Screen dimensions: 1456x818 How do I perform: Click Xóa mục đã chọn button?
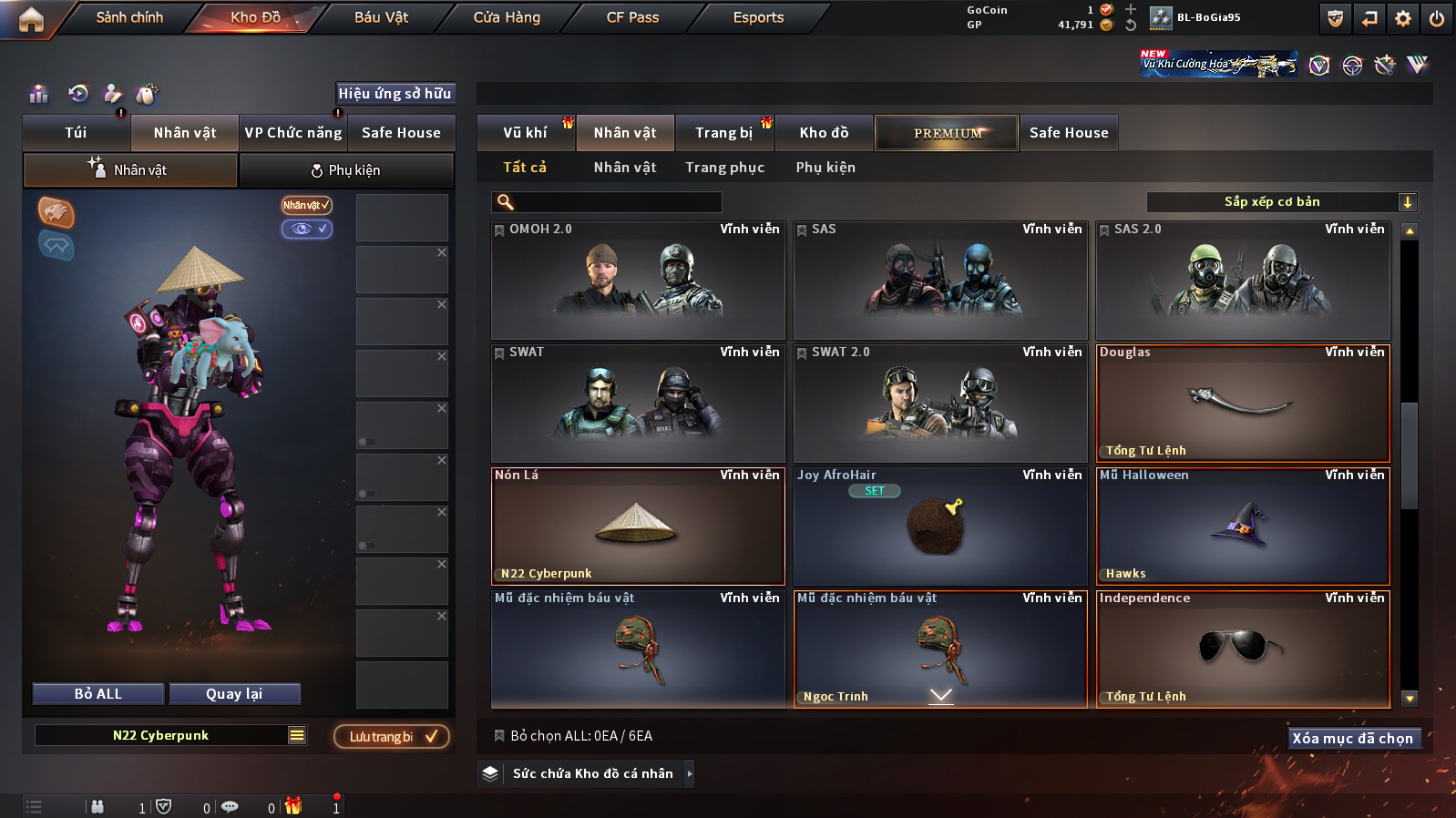tap(1352, 739)
